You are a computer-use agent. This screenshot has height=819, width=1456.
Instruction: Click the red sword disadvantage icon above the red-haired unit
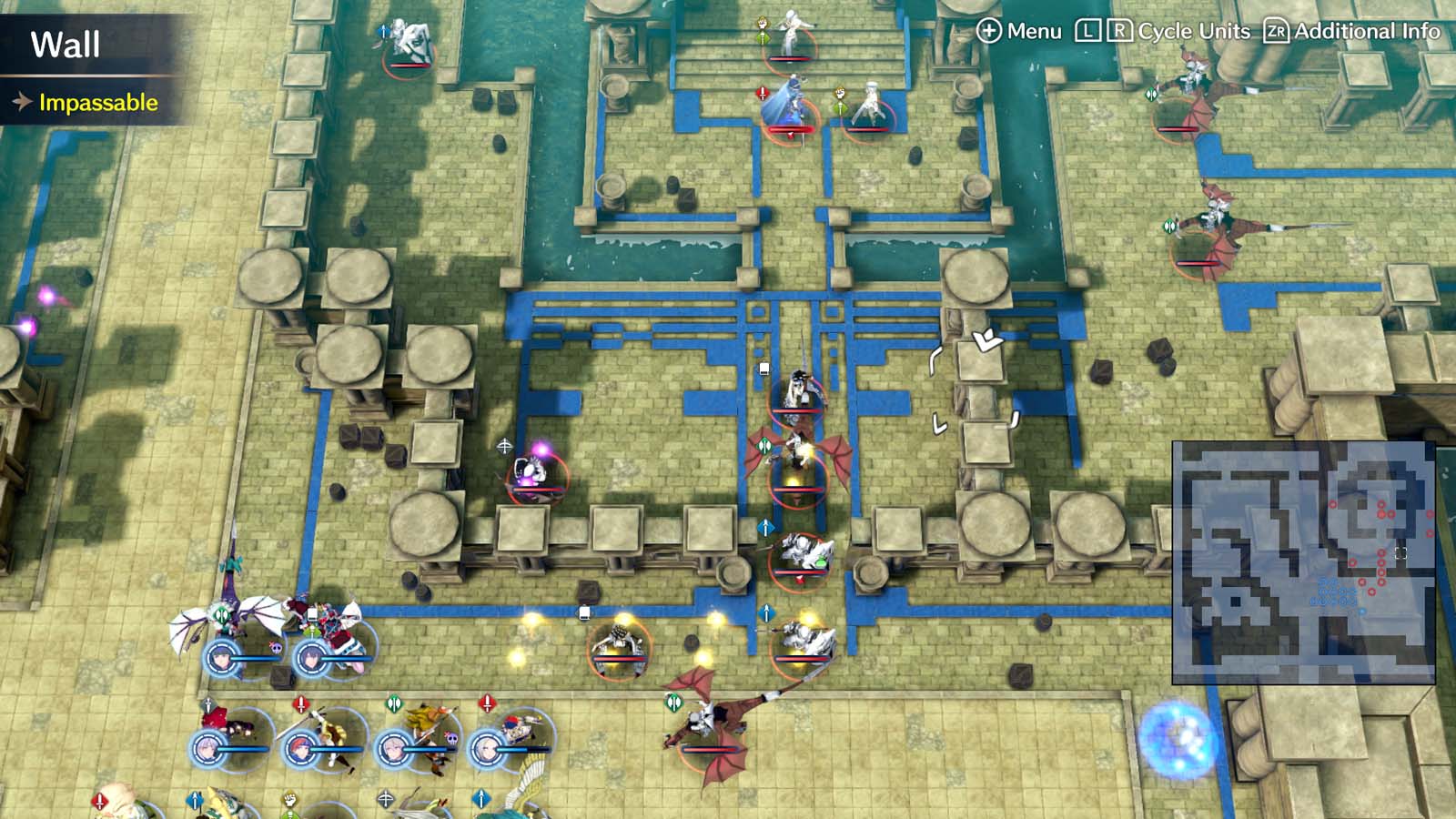301,703
